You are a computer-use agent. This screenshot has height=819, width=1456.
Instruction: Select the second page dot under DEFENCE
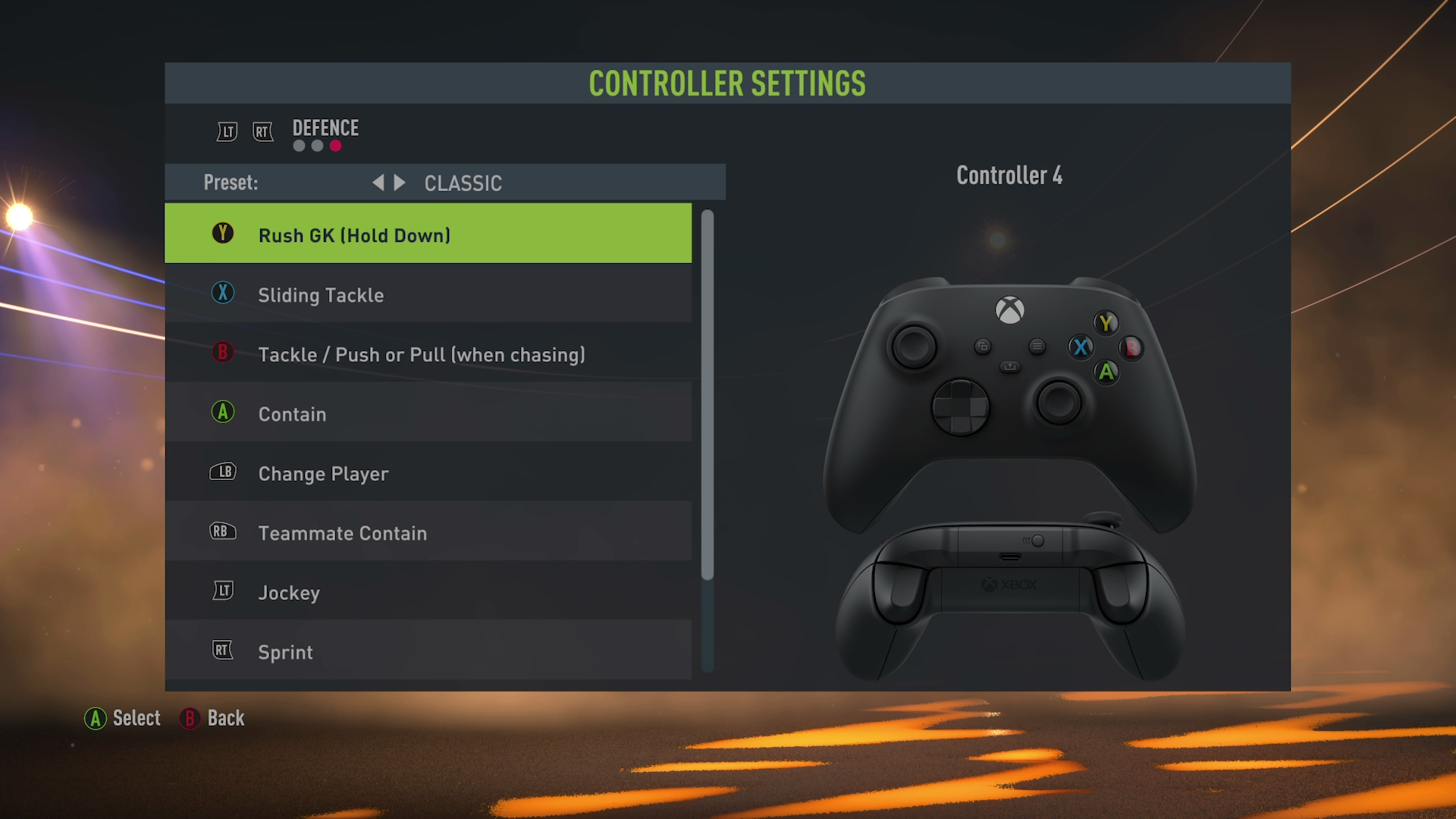[317, 146]
